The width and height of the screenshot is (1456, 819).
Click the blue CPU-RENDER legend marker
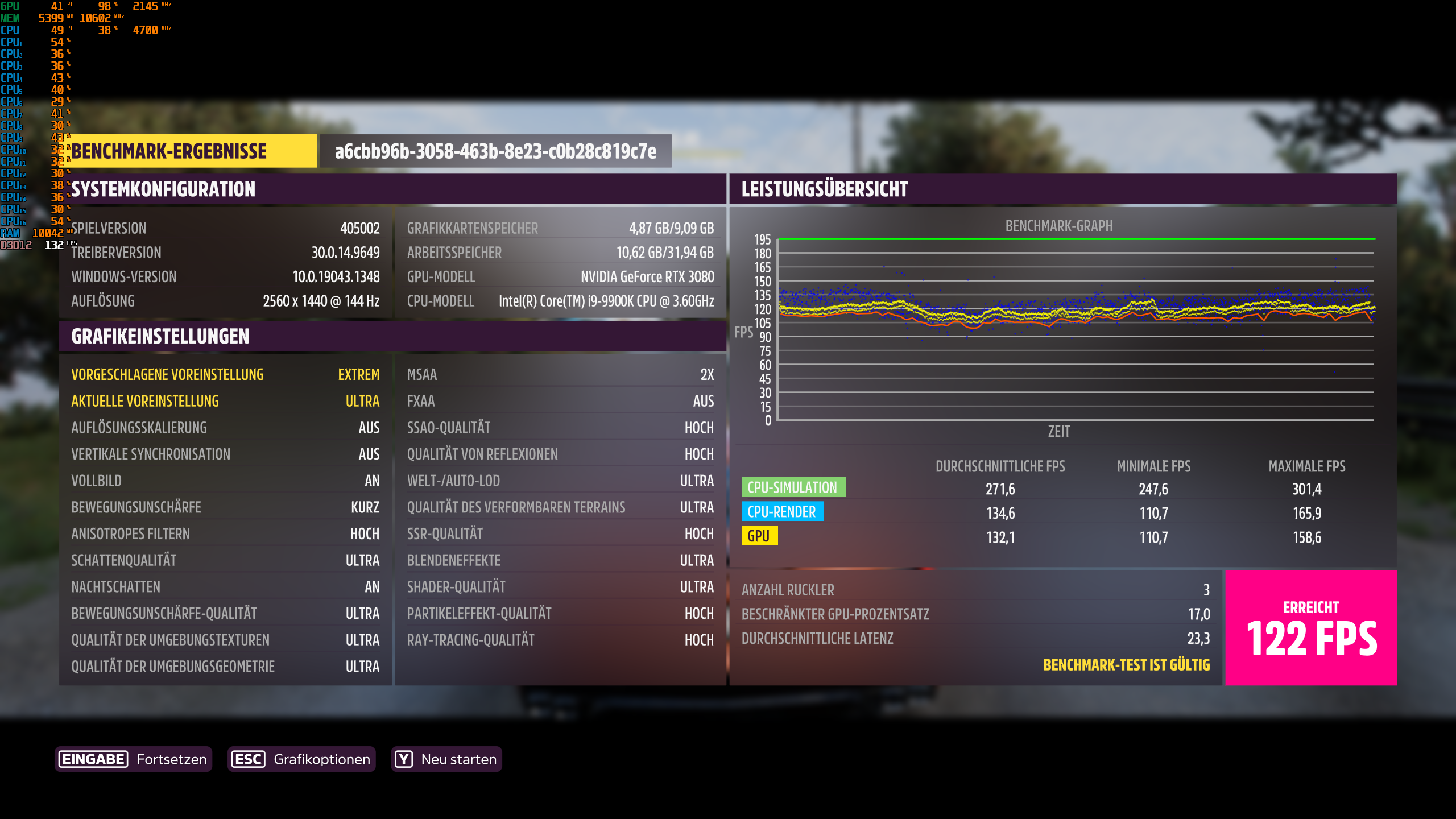[x=781, y=512]
